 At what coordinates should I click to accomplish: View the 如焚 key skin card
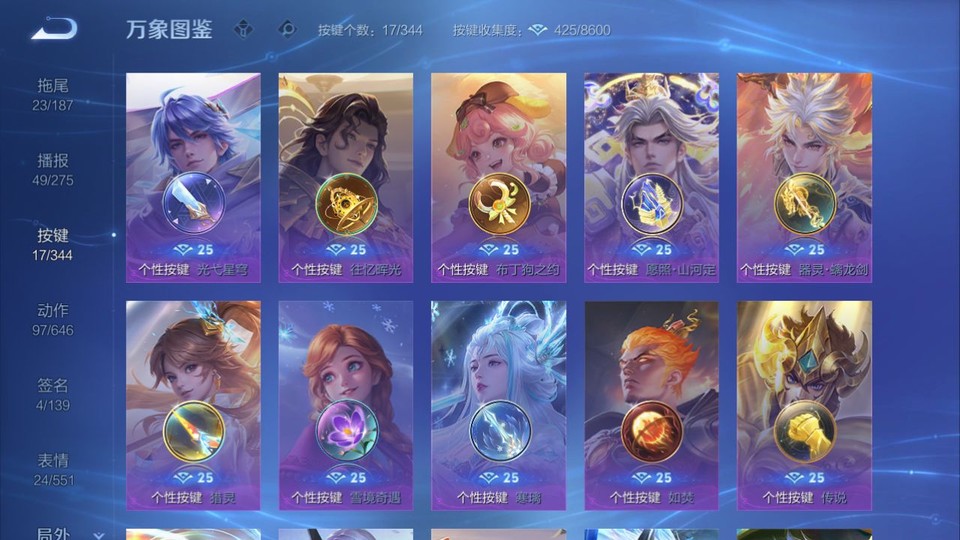tap(651, 405)
